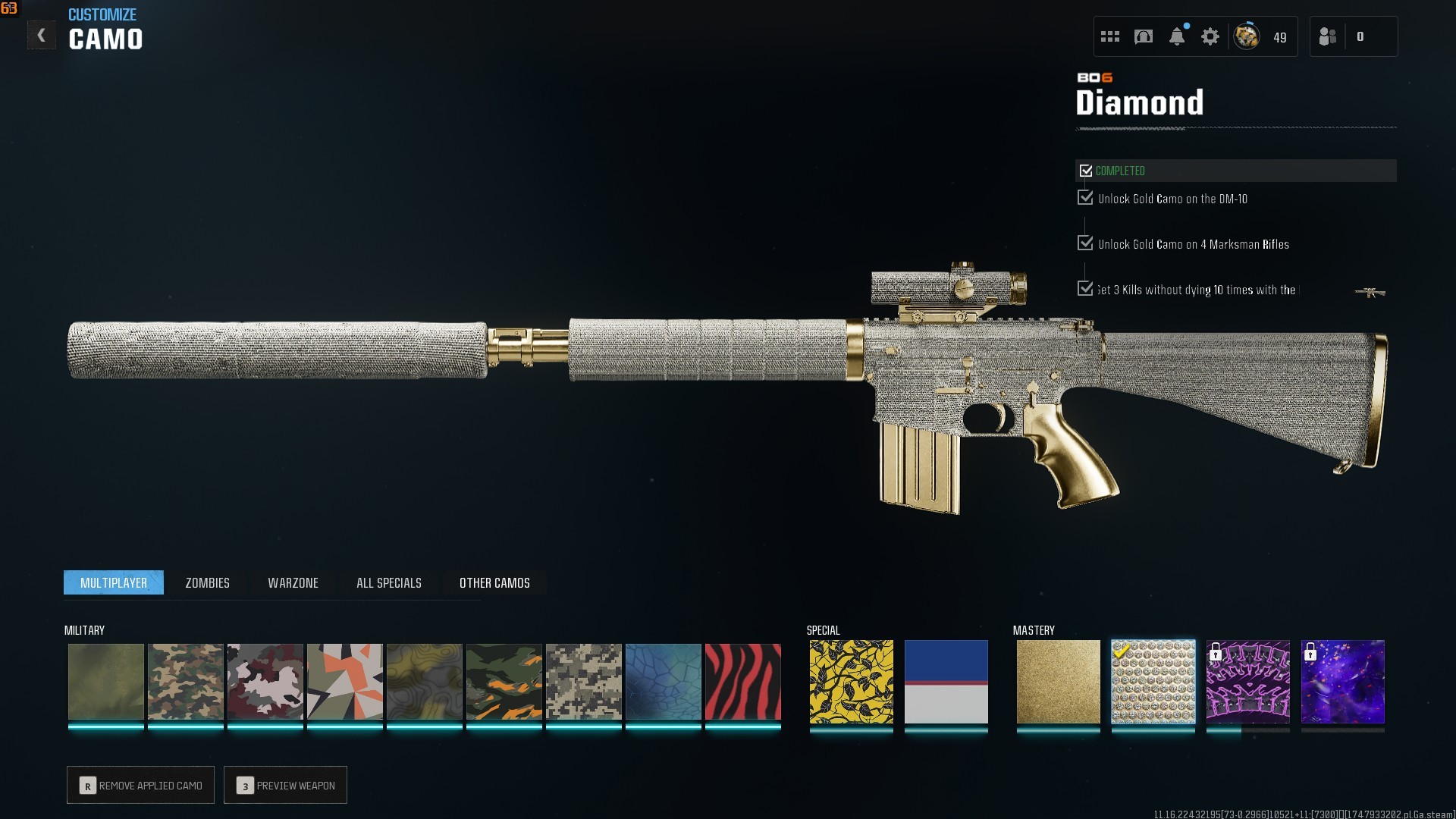Select the grey digital pixel camo

pos(583,682)
